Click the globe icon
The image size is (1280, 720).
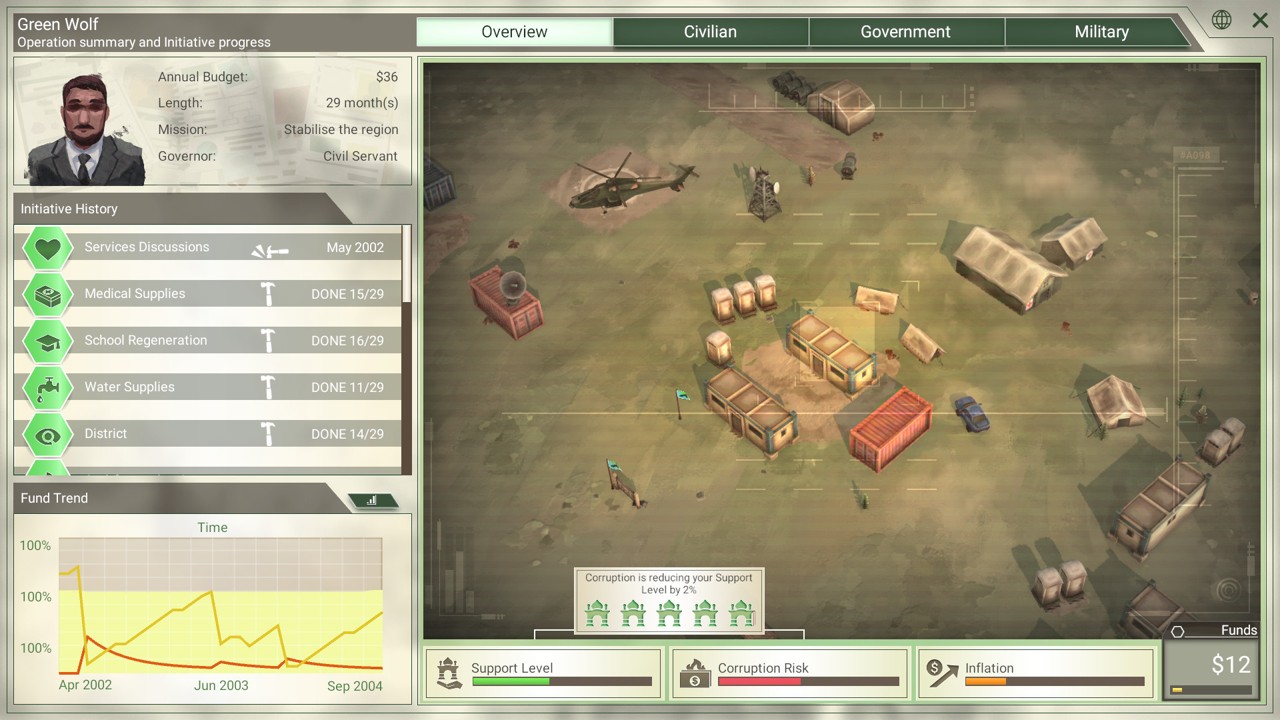pyautogui.click(x=1221, y=20)
